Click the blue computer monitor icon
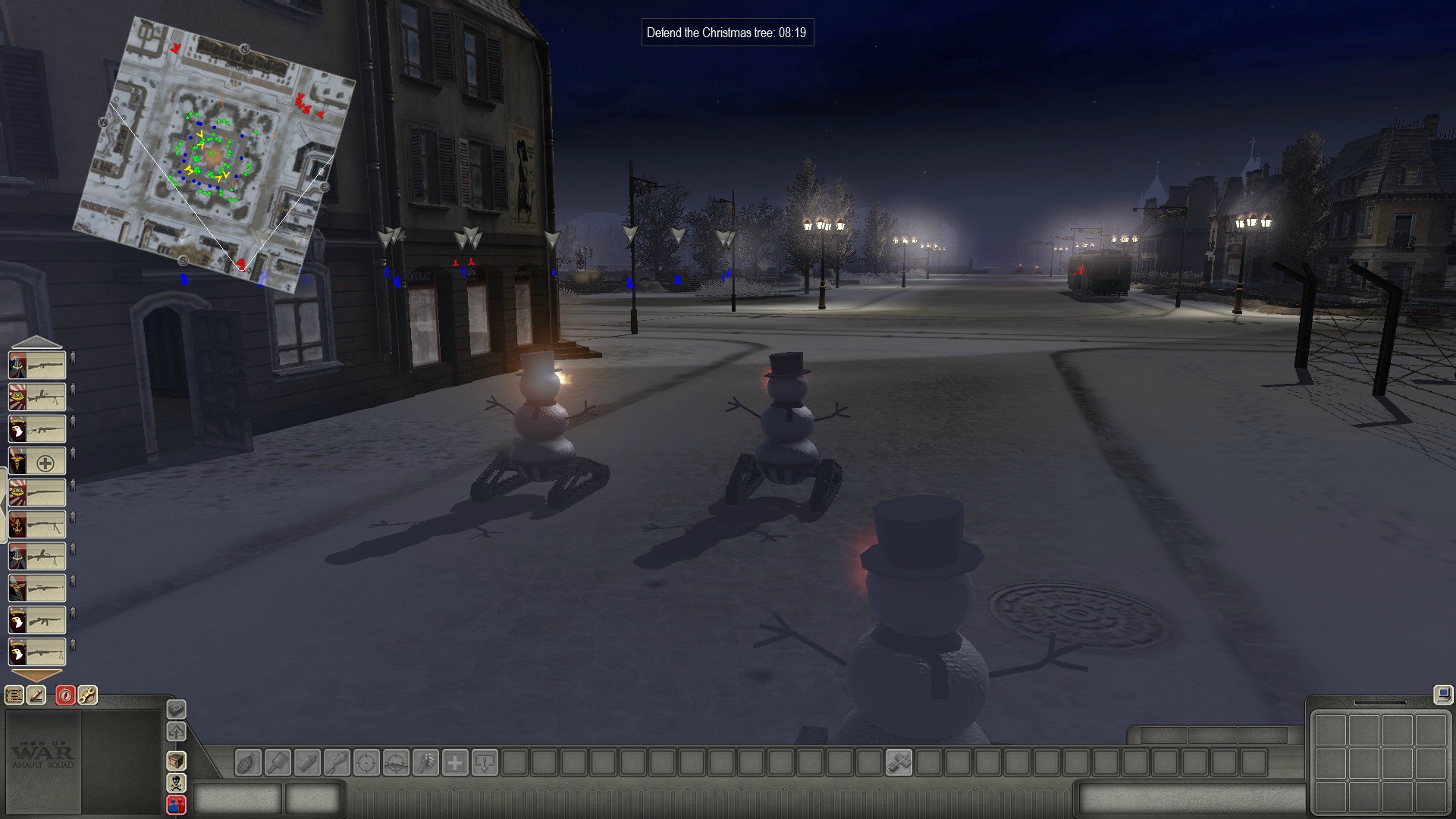The height and width of the screenshot is (819, 1456). point(1442,694)
